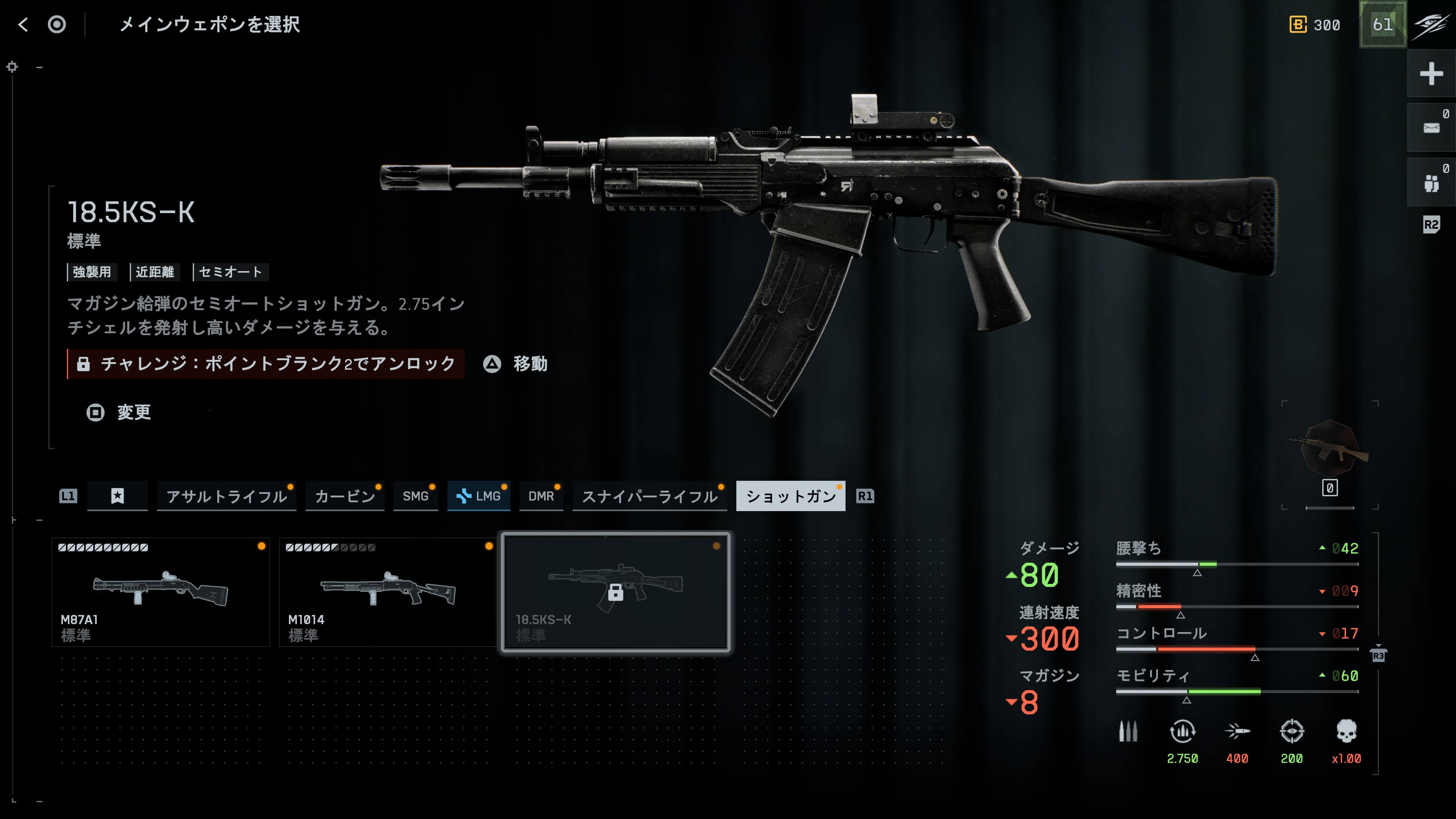Open the mail envelope icon
This screenshot has height=819, width=1456.
pyautogui.click(x=1431, y=128)
